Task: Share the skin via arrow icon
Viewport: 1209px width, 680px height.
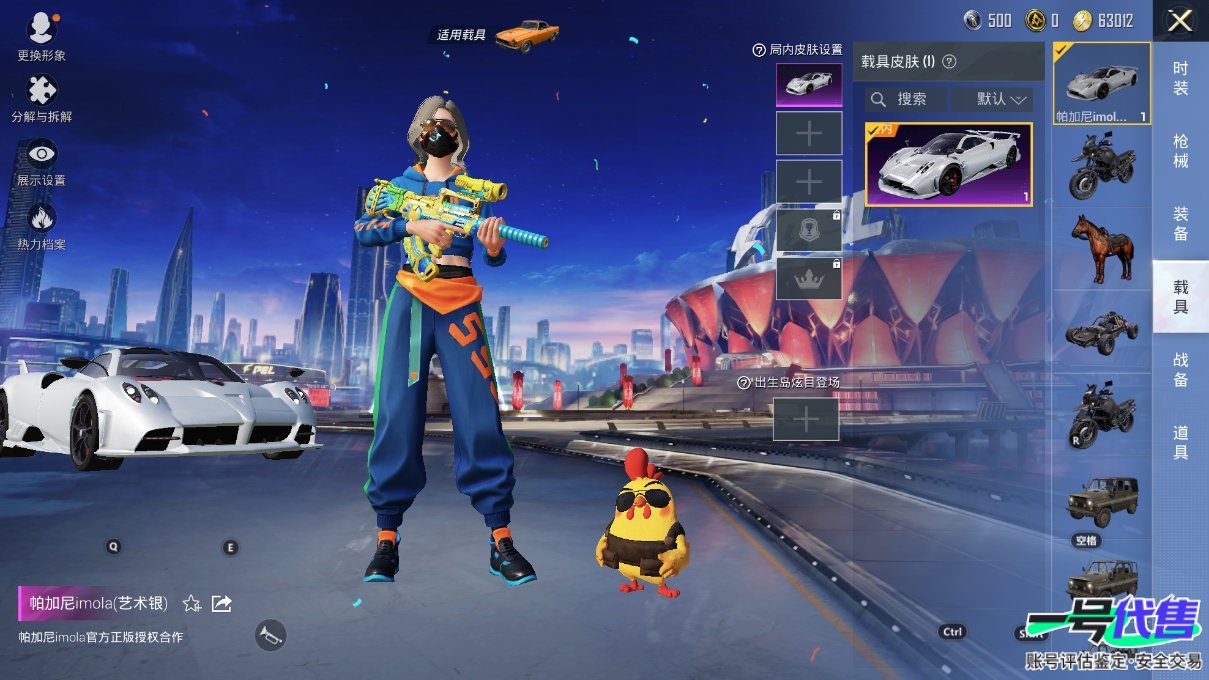Action: 222,603
